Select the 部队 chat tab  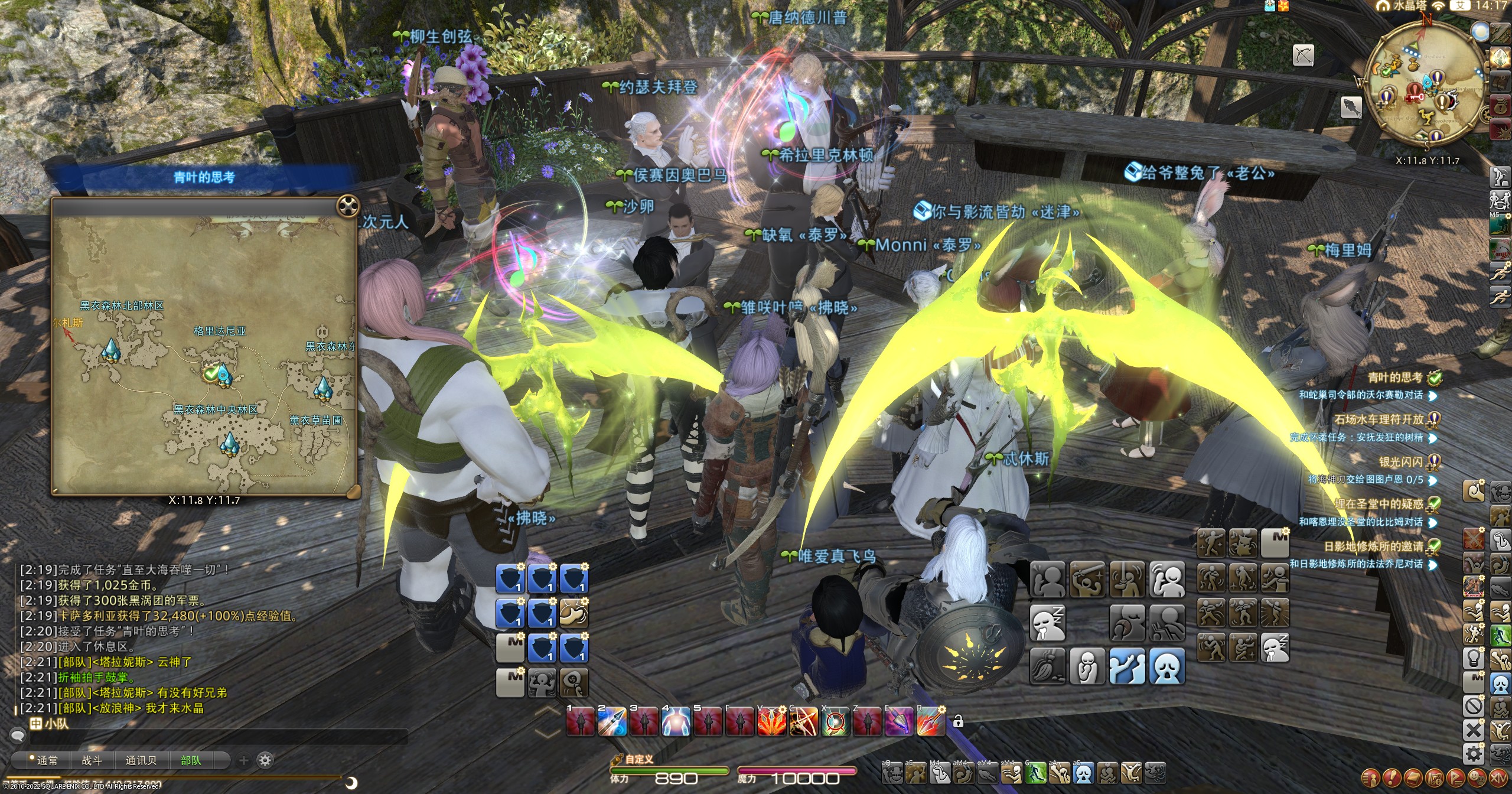pos(191,760)
